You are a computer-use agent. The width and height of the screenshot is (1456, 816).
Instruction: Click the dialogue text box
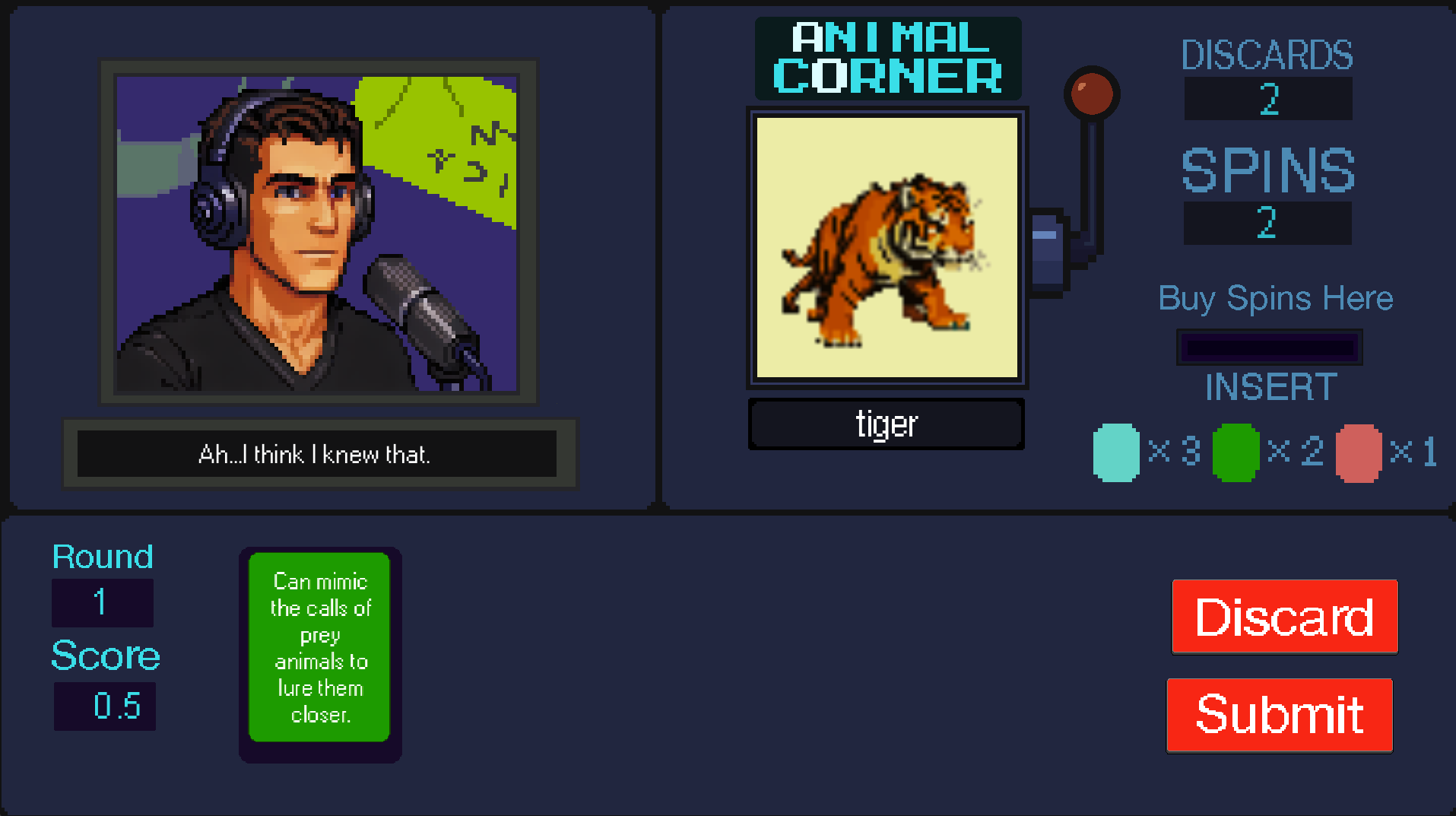317,454
